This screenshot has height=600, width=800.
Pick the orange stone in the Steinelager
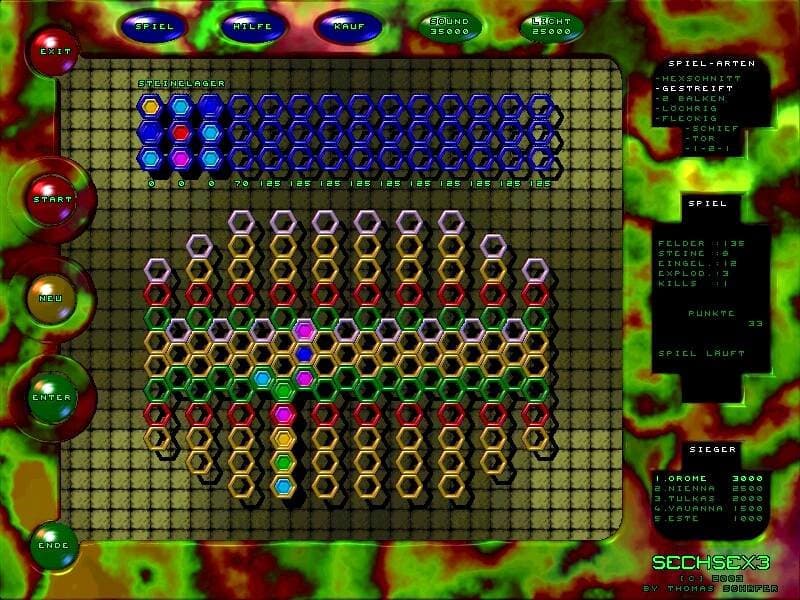(x=151, y=106)
